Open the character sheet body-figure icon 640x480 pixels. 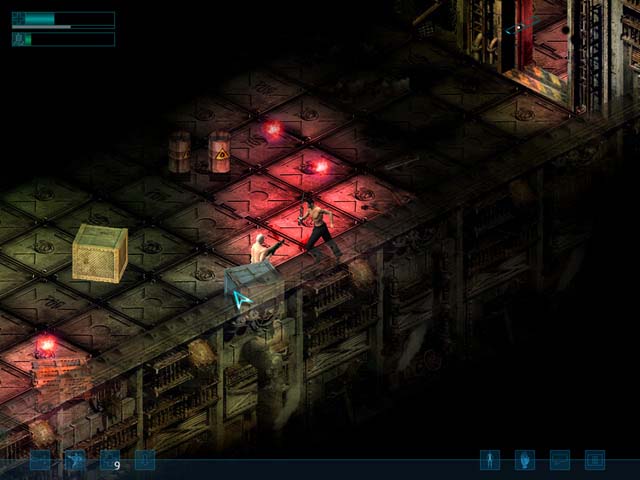click(490, 460)
